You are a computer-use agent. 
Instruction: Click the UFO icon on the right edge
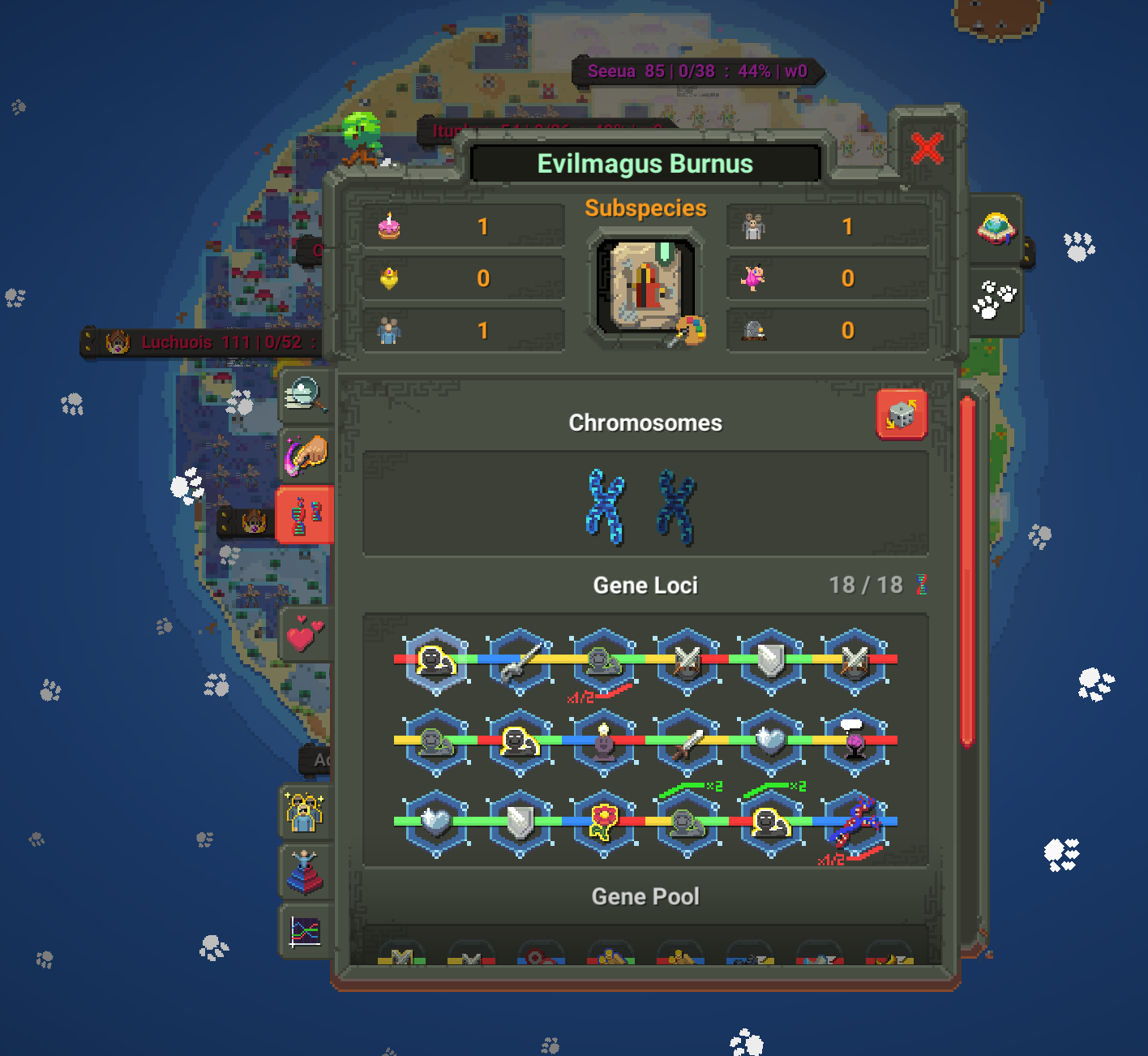pyautogui.click(x=996, y=229)
